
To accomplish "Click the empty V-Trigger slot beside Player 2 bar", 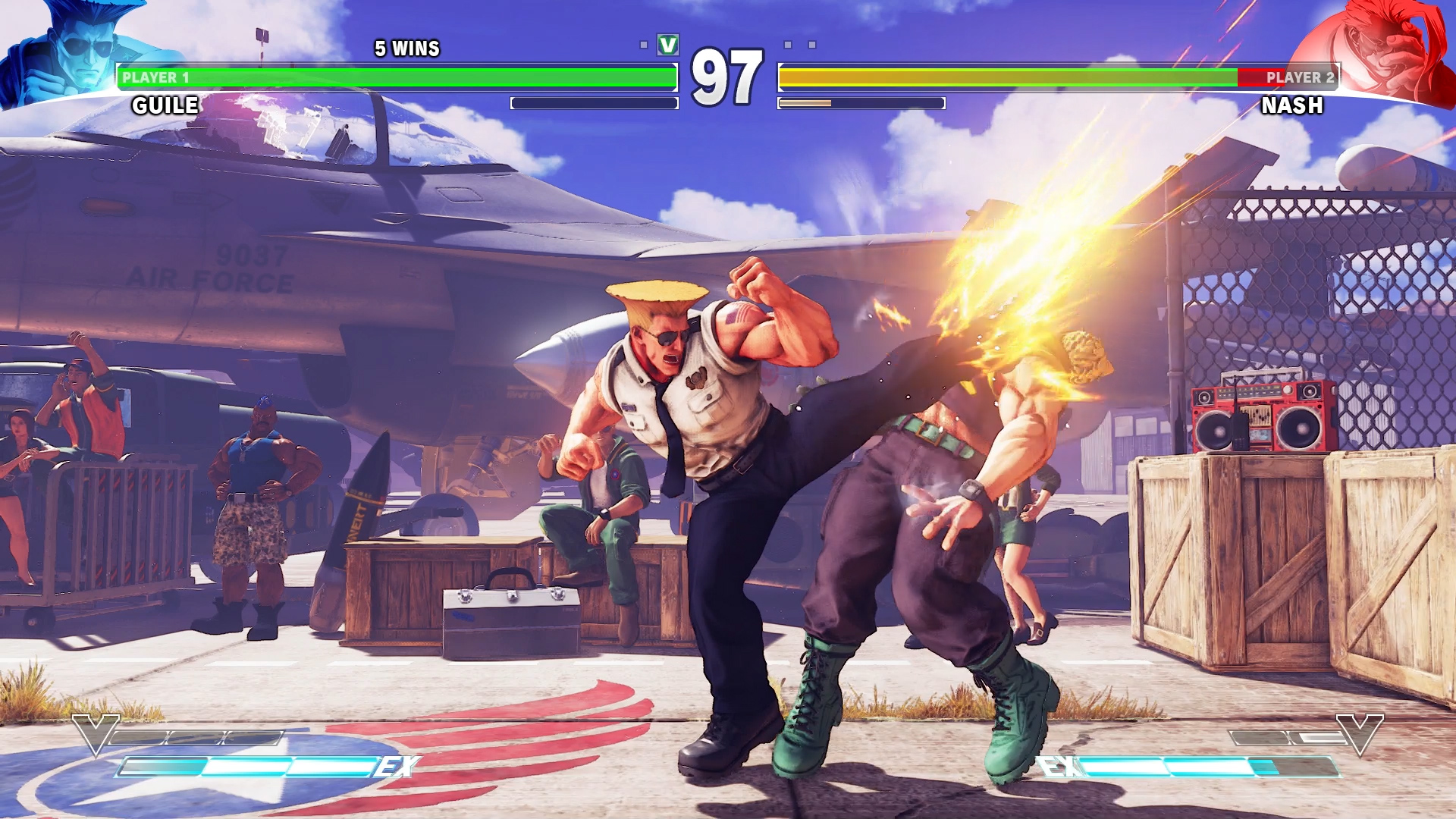I will 789,44.
